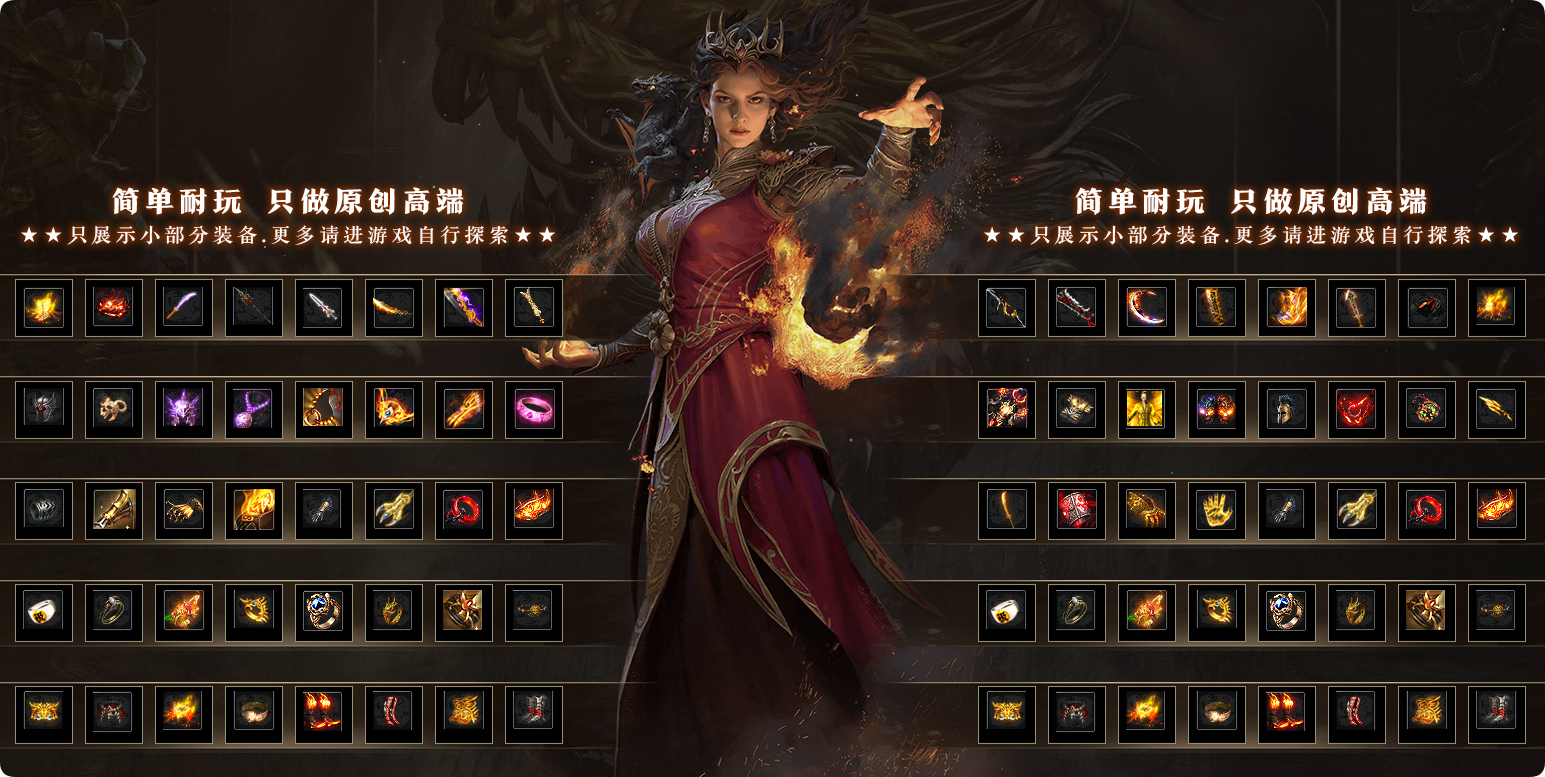Select the purple curved blade with orange handle

coord(184,307)
